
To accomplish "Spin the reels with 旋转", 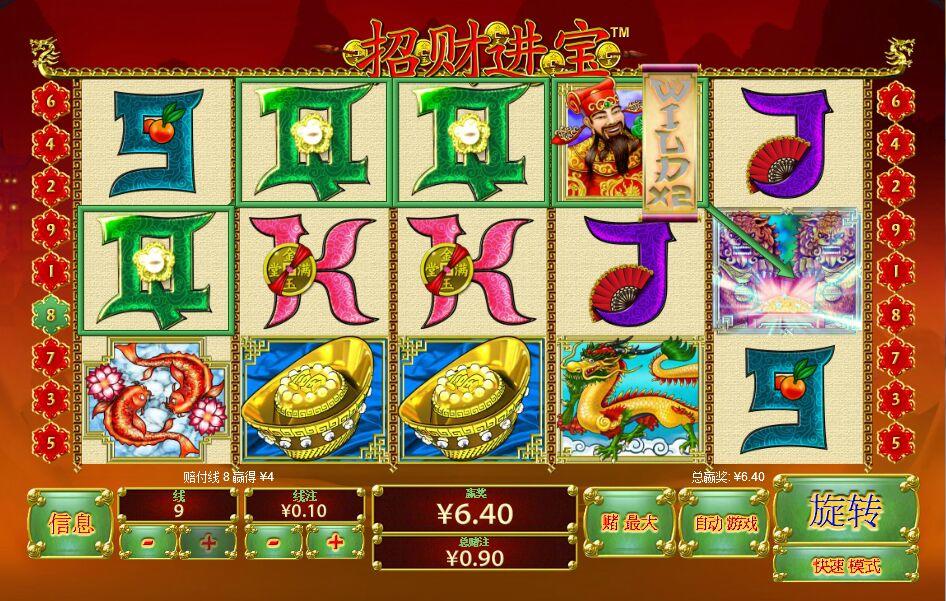I will click(x=845, y=511).
